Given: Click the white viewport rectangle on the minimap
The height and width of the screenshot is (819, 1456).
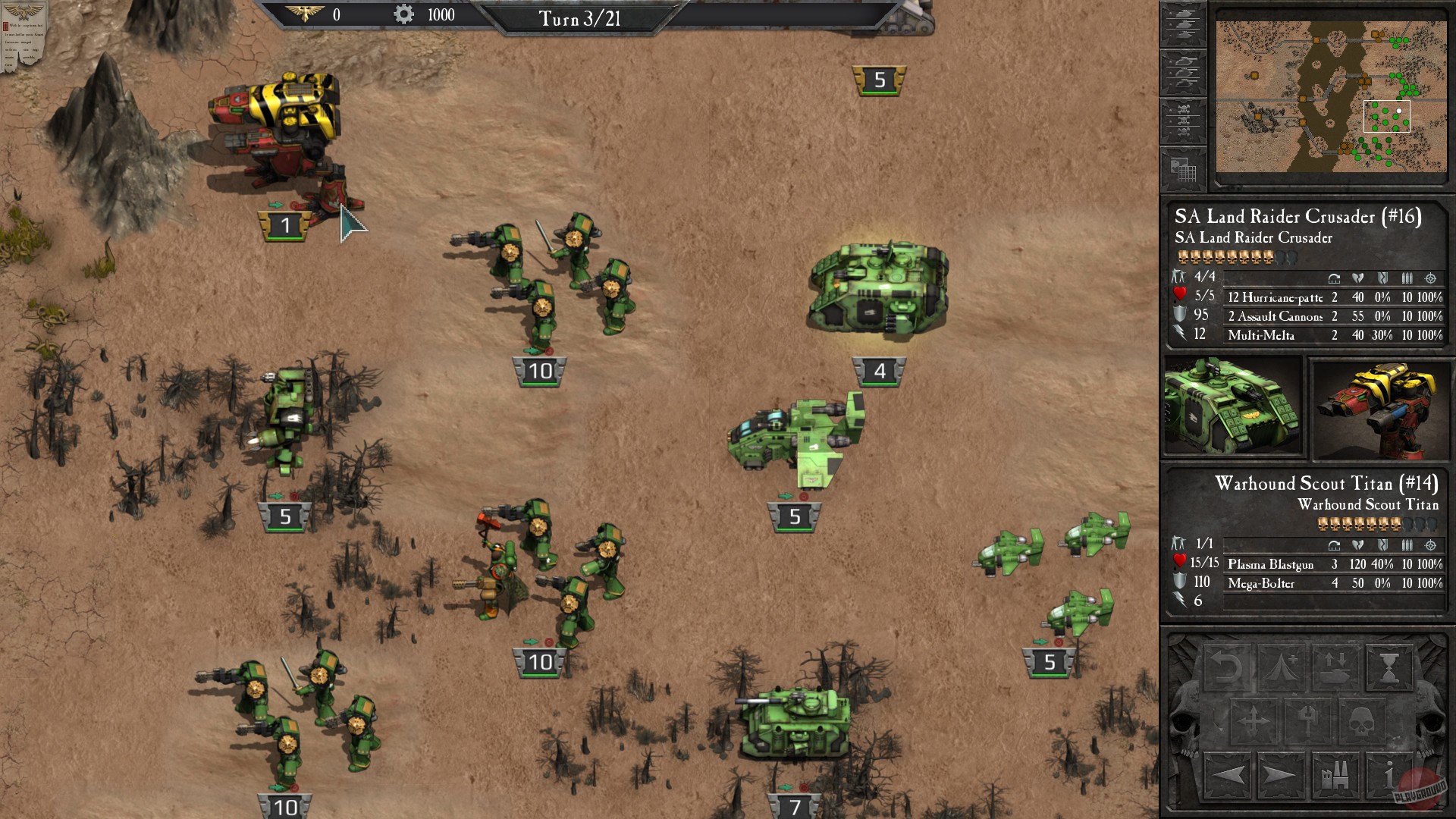Looking at the screenshot, I should point(1388,118).
